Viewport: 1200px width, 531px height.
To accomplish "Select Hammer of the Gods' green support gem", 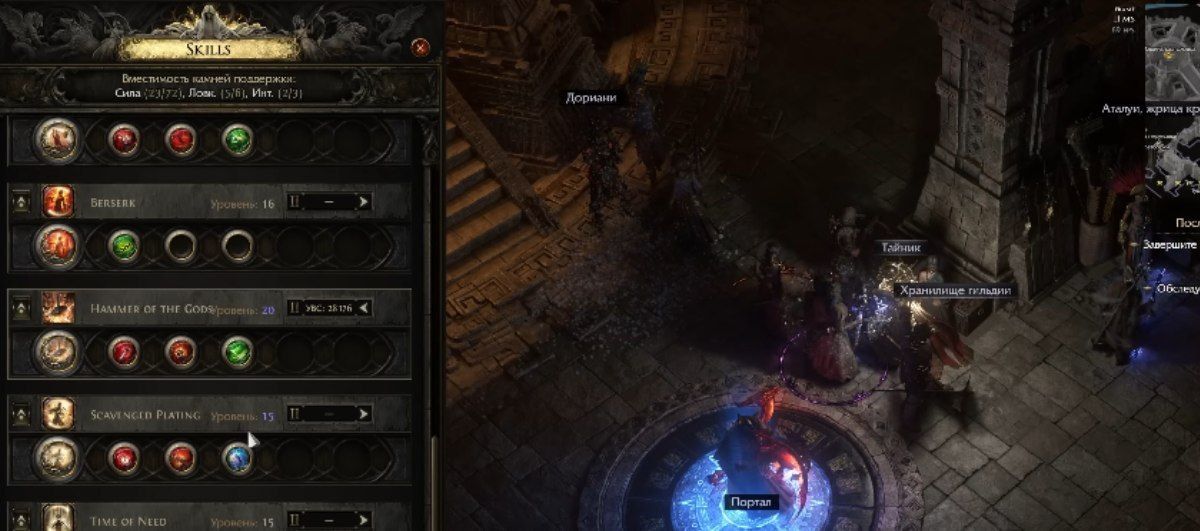I will click(237, 351).
